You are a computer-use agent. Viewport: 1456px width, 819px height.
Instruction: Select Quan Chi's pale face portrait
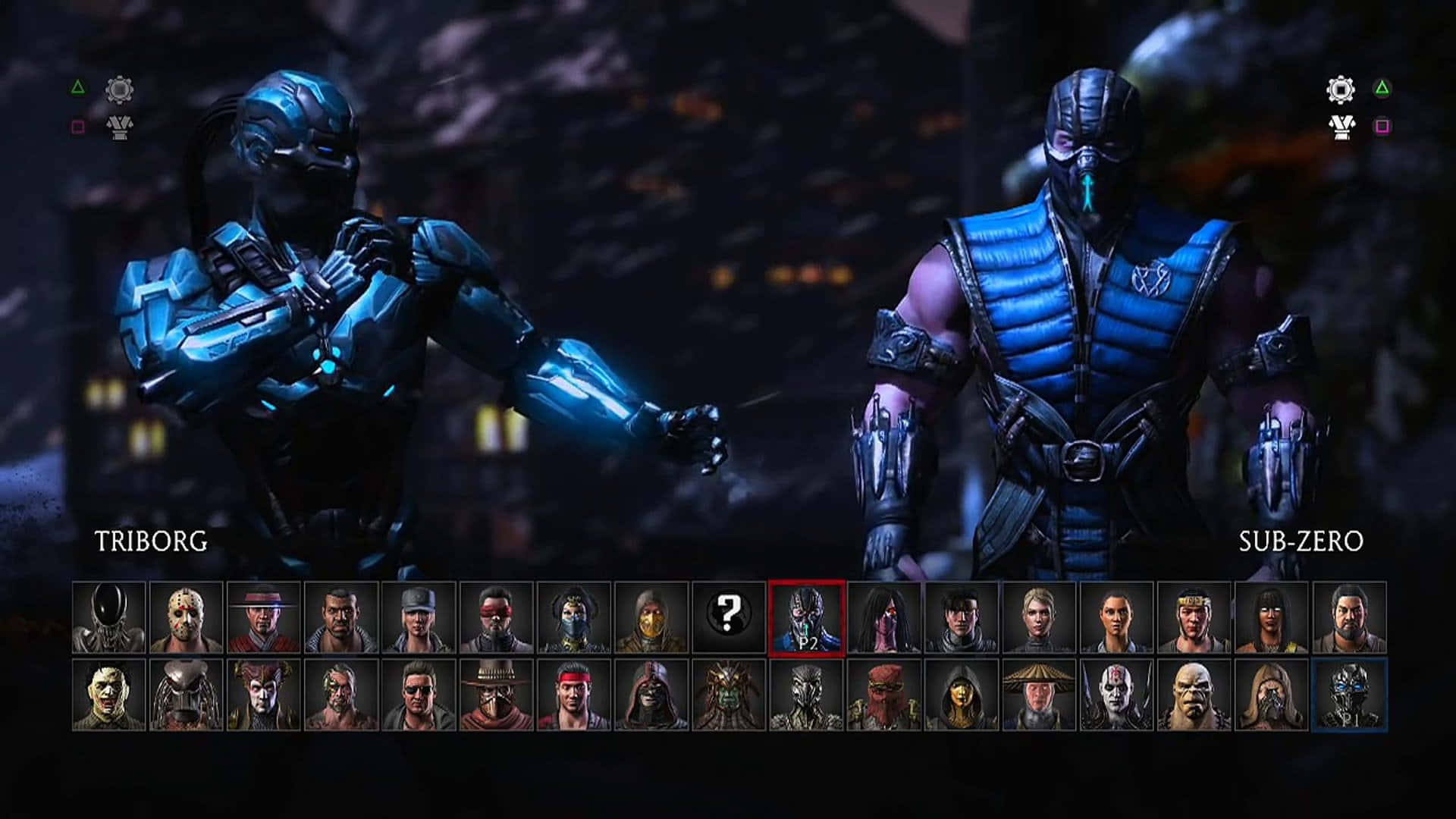[1116, 695]
